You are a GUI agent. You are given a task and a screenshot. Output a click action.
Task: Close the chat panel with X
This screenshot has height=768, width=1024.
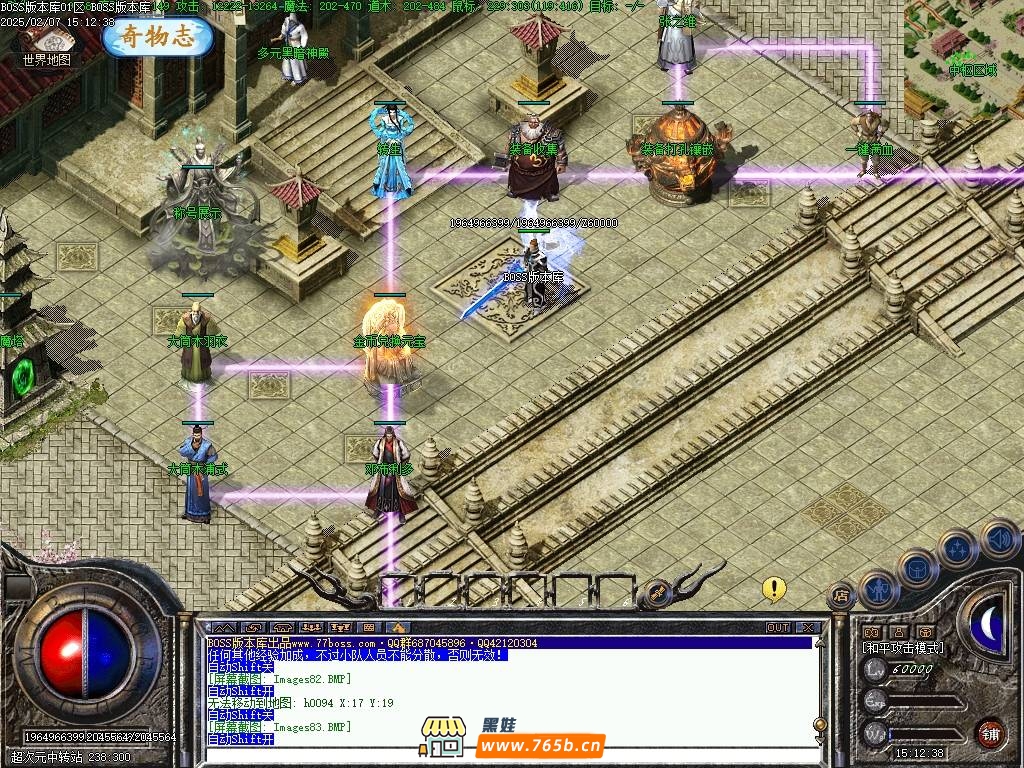point(807,628)
